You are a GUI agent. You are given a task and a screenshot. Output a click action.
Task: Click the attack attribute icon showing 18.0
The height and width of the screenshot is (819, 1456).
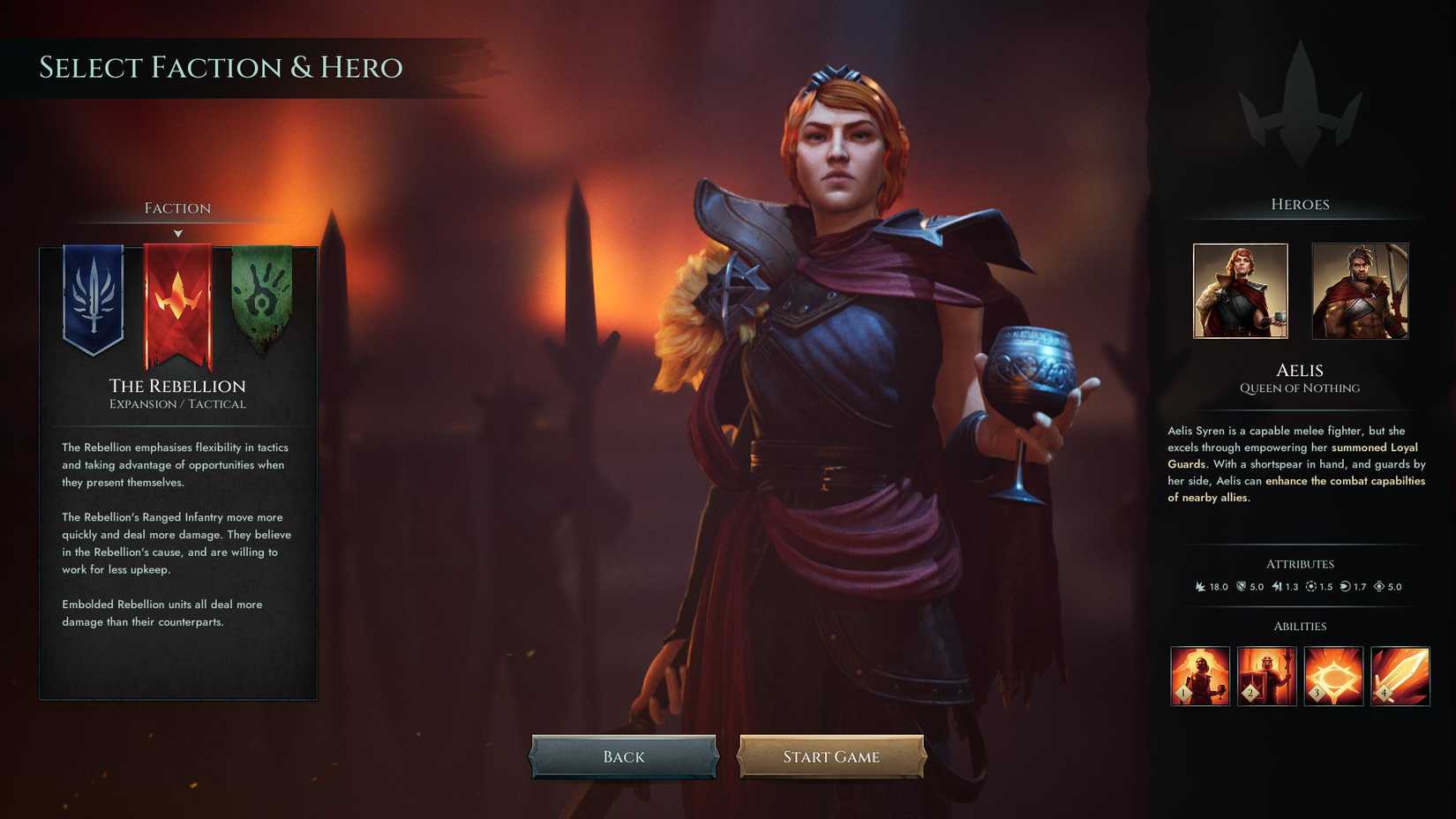click(1202, 586)
